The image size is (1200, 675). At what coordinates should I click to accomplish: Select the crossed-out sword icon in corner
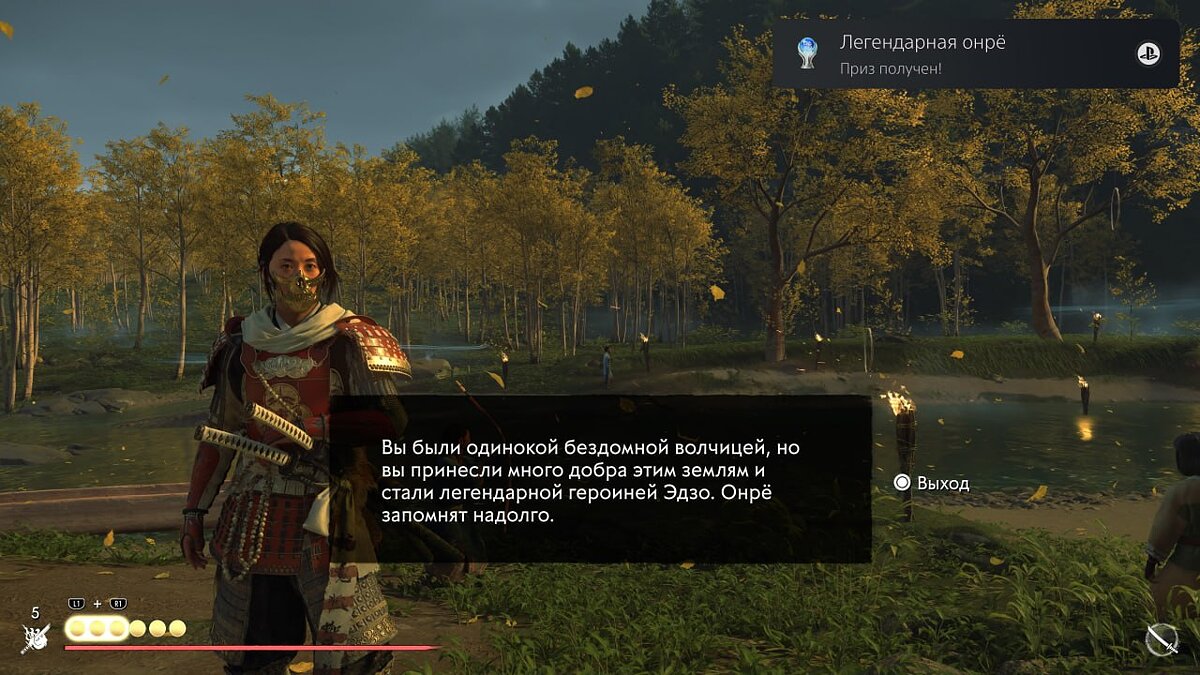click(1161, 639)
